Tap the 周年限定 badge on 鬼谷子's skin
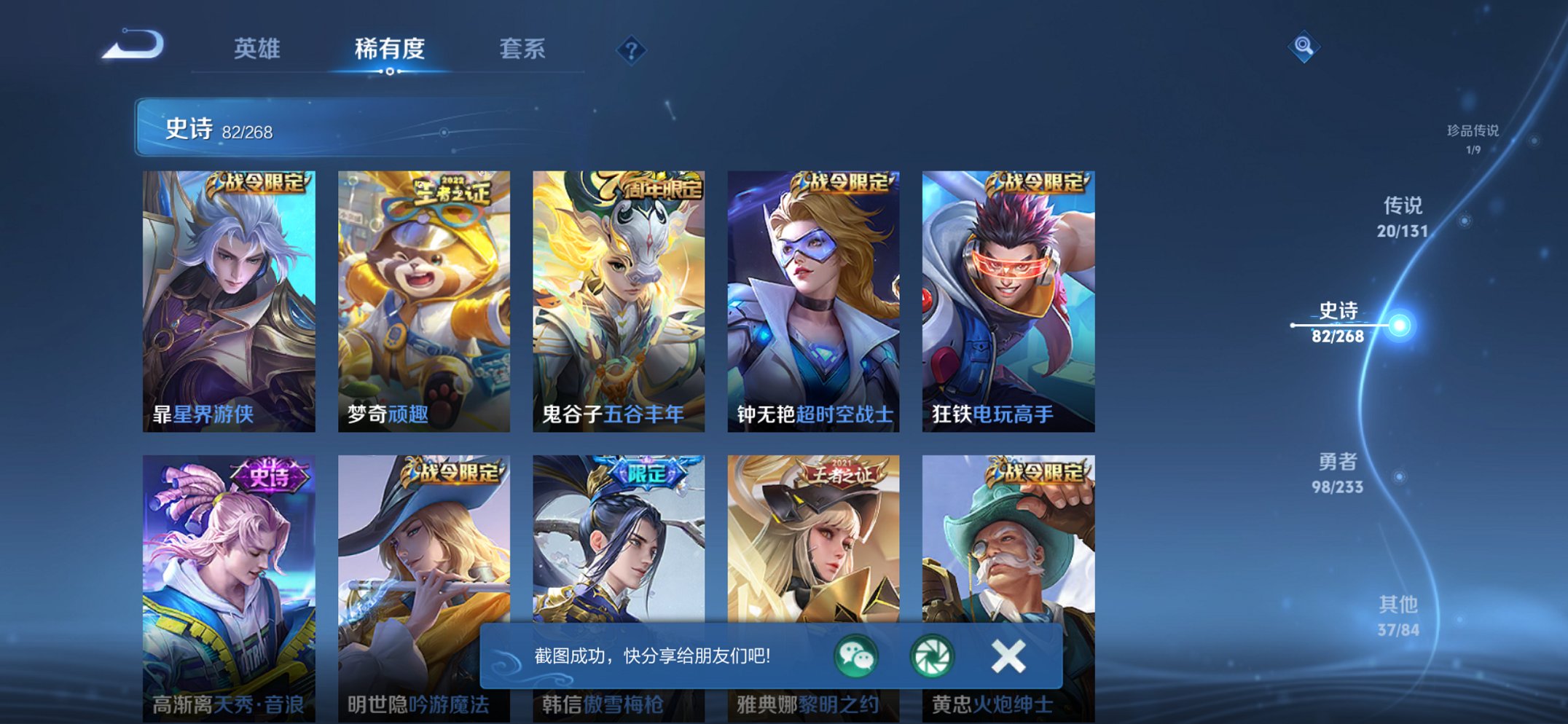The width and height of the screenshot is (1568, 724). coord(651,186)
